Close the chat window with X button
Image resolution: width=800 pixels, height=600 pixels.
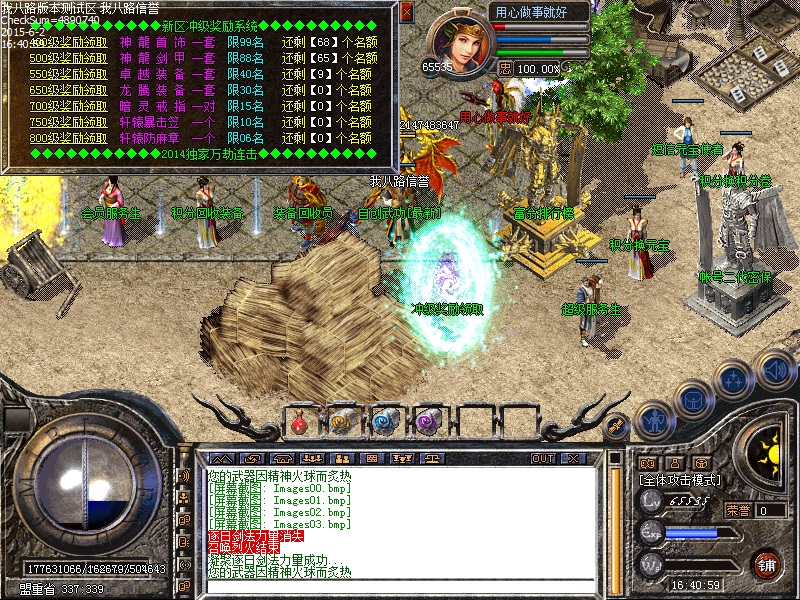point(574,458)
